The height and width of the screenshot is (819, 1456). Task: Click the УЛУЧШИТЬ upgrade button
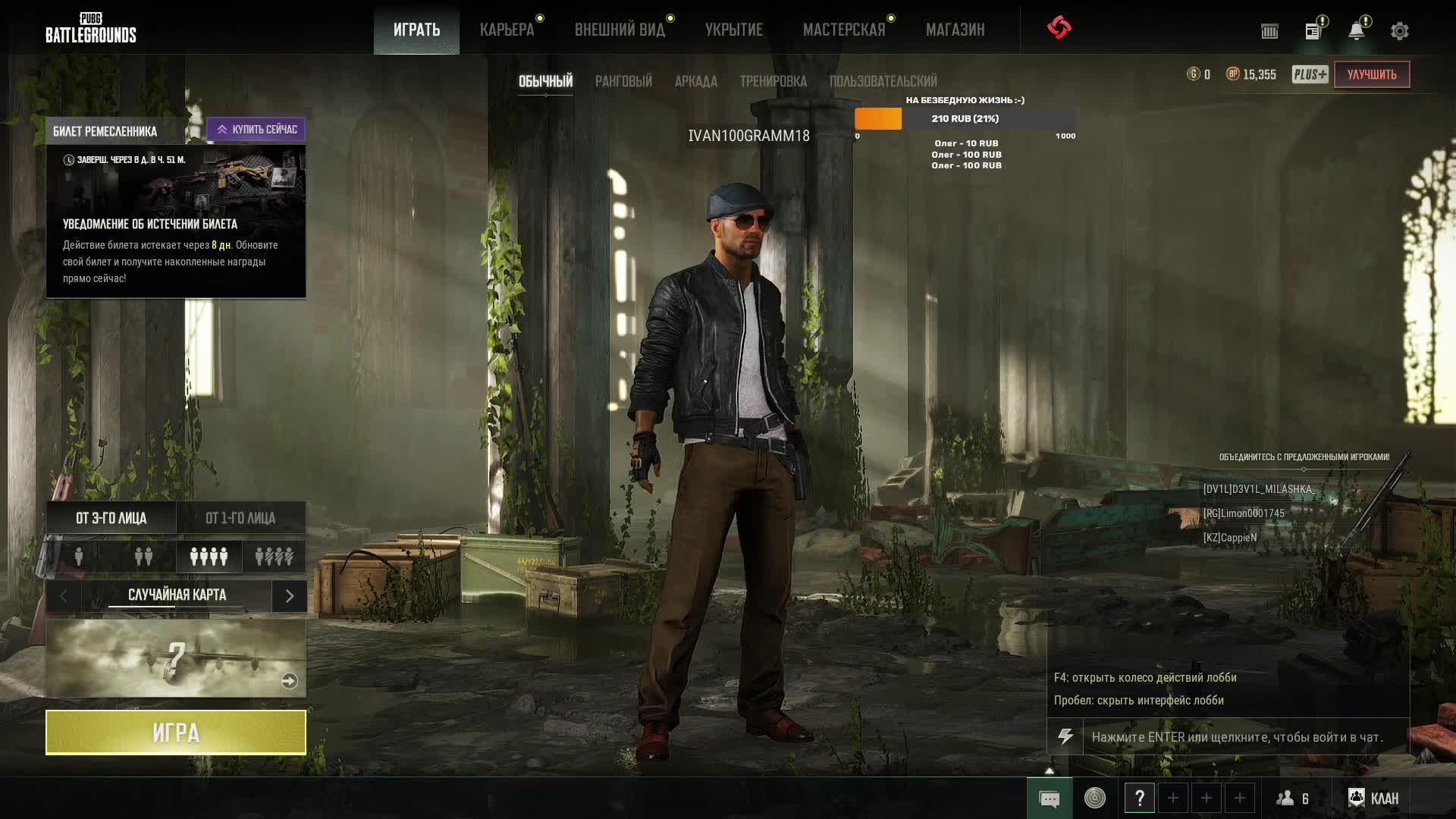click(1371, 74)
